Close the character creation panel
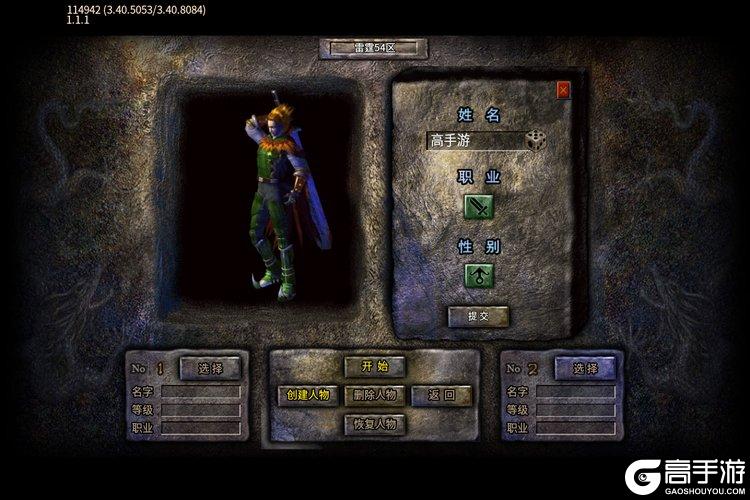 (563, 90)
